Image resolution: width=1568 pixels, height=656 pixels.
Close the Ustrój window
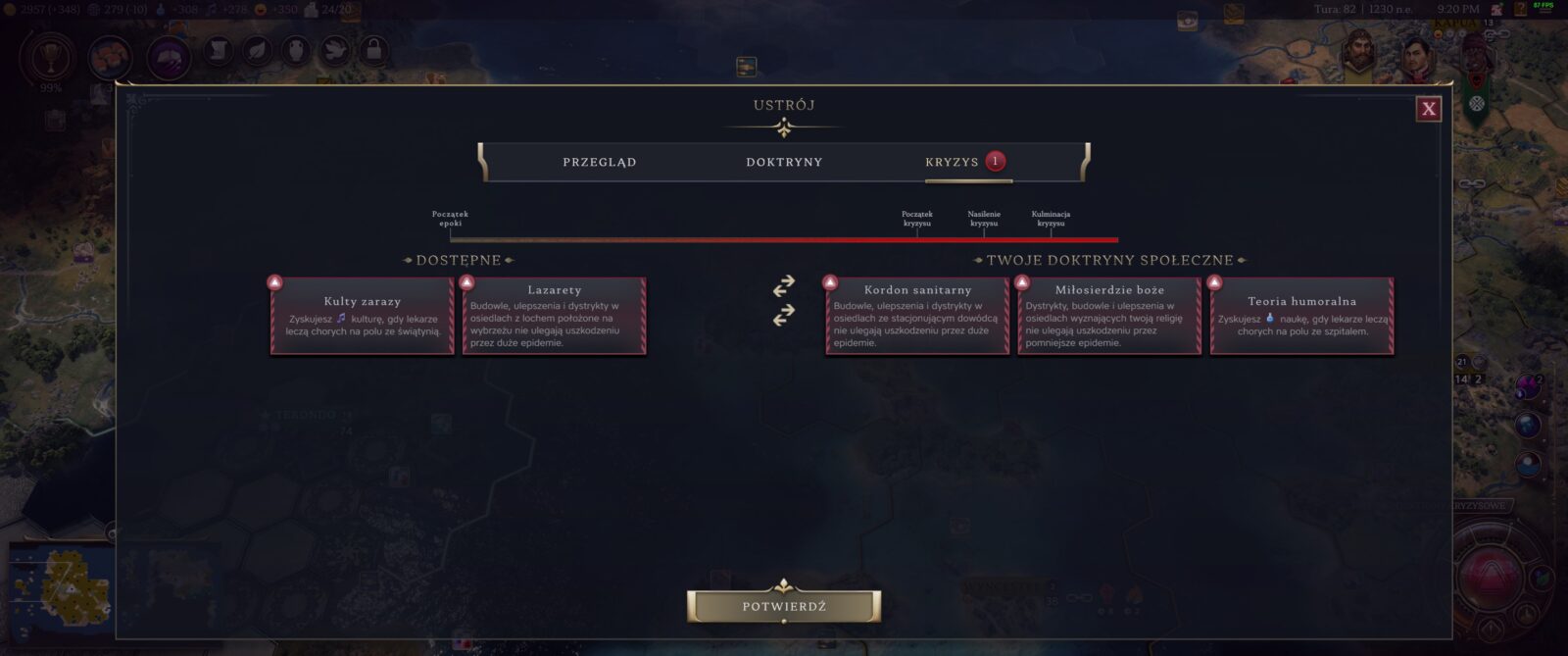coord(1428,109)
